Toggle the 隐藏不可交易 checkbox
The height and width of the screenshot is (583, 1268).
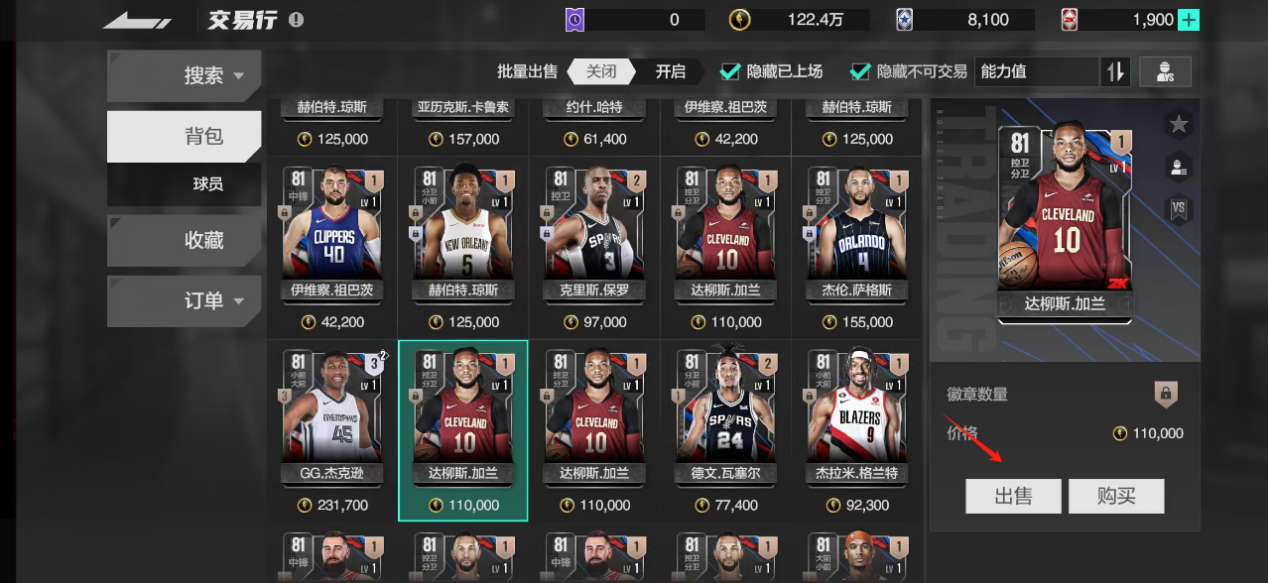[x=860, y=72]
